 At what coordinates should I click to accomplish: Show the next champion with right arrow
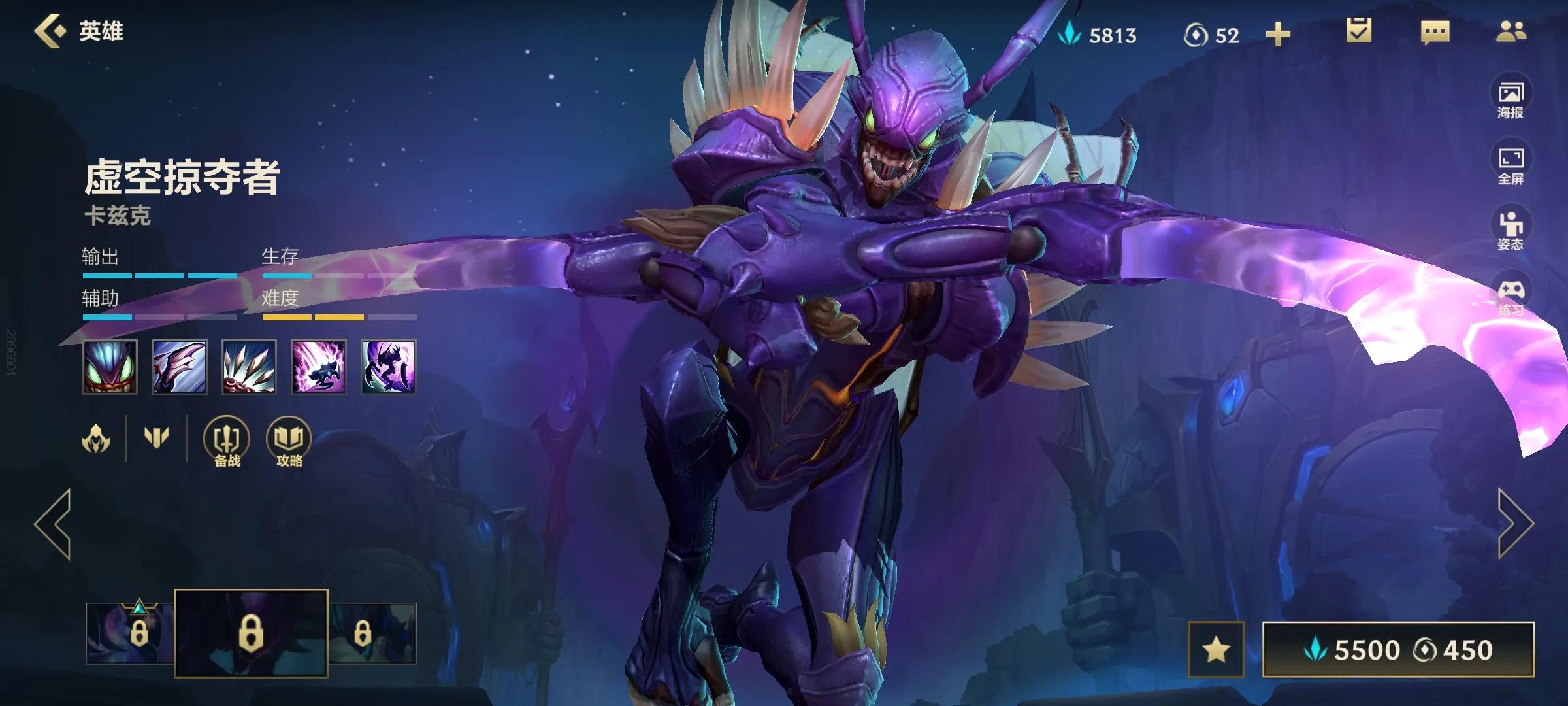[1514, 524]
